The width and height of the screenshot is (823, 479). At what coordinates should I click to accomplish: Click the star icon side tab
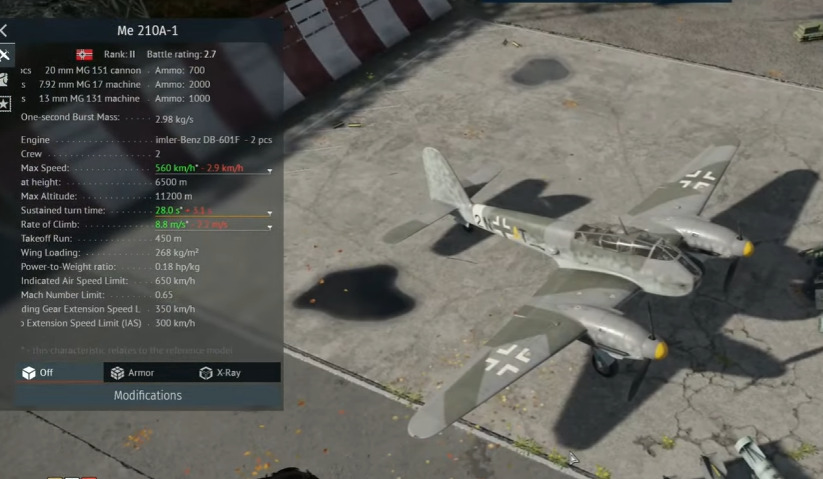[4, 103]
